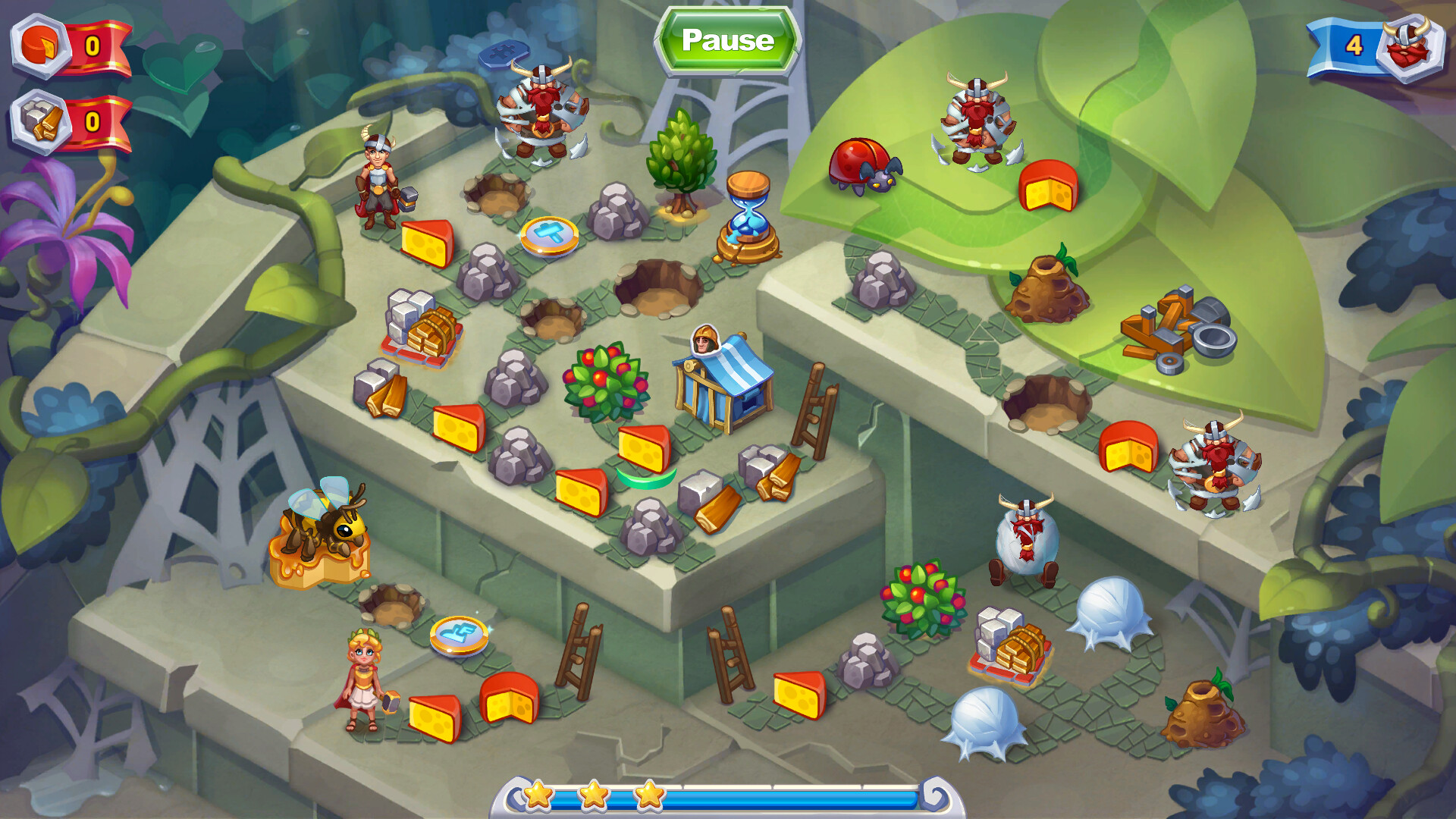This screenshot has width=1456, height=819.
Task: Click the viking warrior standing upper left
Action: coord(378,177)
